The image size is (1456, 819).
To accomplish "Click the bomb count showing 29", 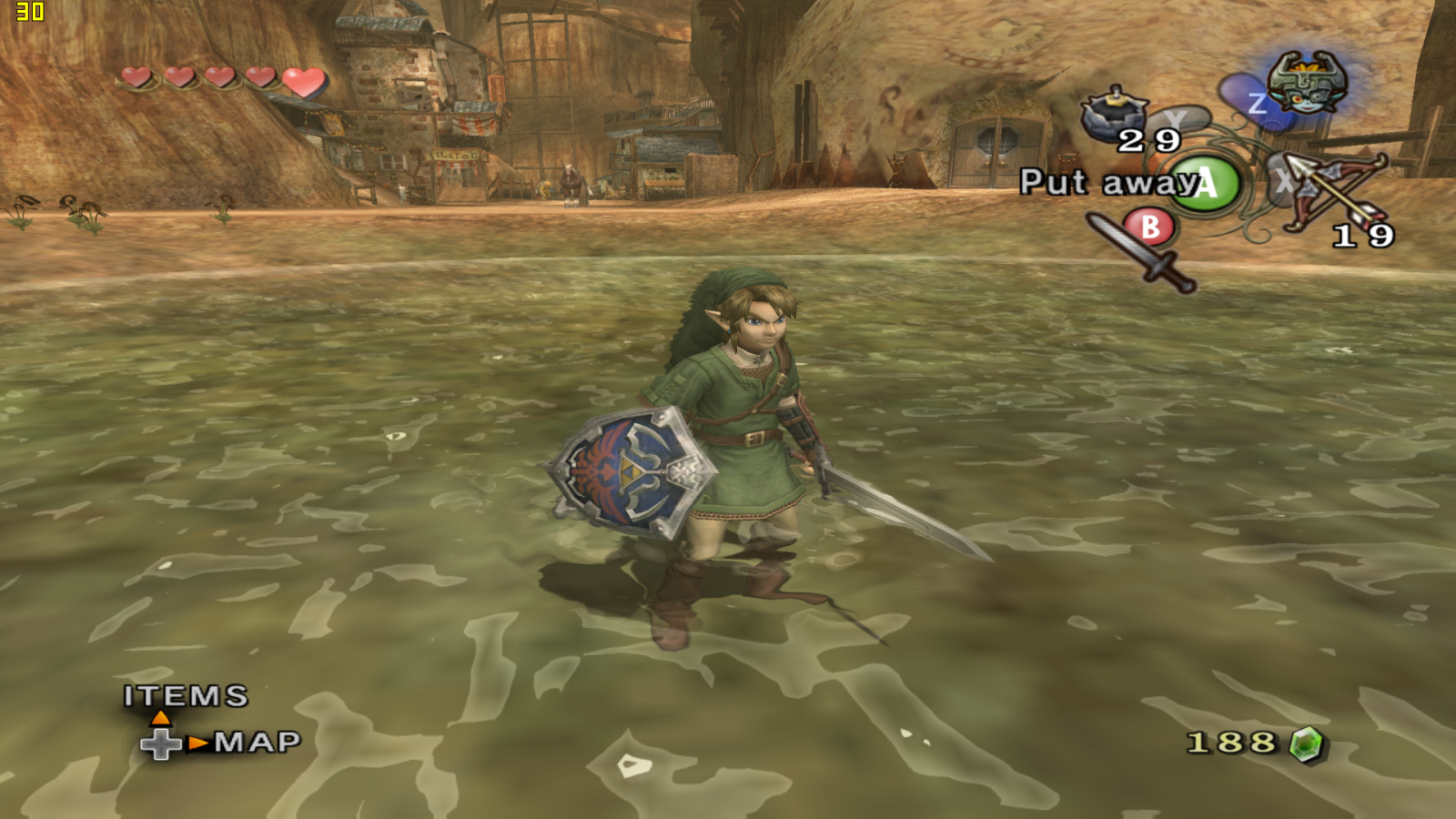I will [1149, 141].
